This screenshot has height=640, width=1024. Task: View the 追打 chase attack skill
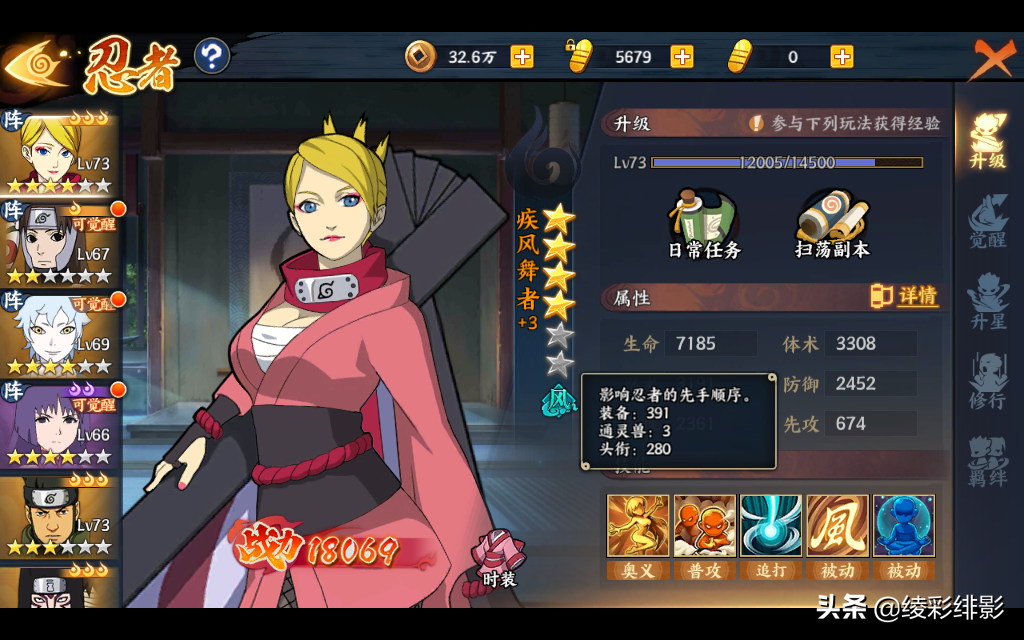[771, 526]
